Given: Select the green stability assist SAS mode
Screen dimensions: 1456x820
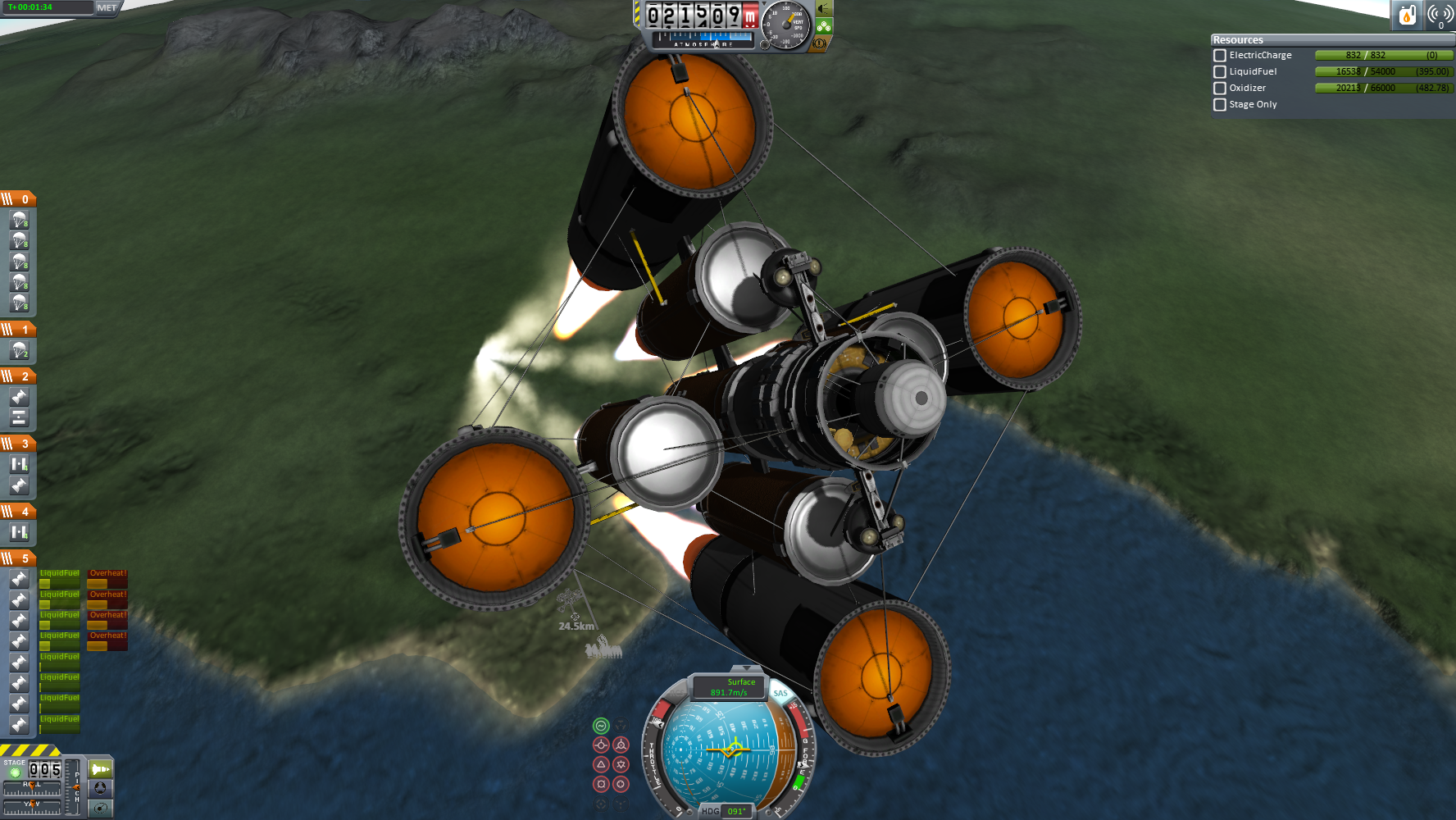Looking at the screenshot, I should tap(601, 726).
